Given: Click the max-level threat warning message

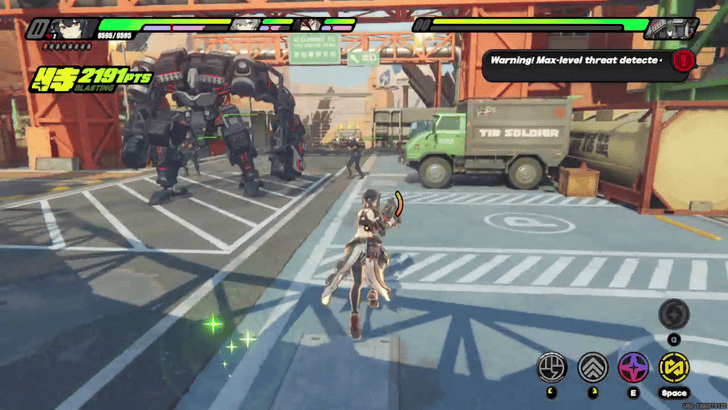Looking at the screenshot, I should click(578, 61).
